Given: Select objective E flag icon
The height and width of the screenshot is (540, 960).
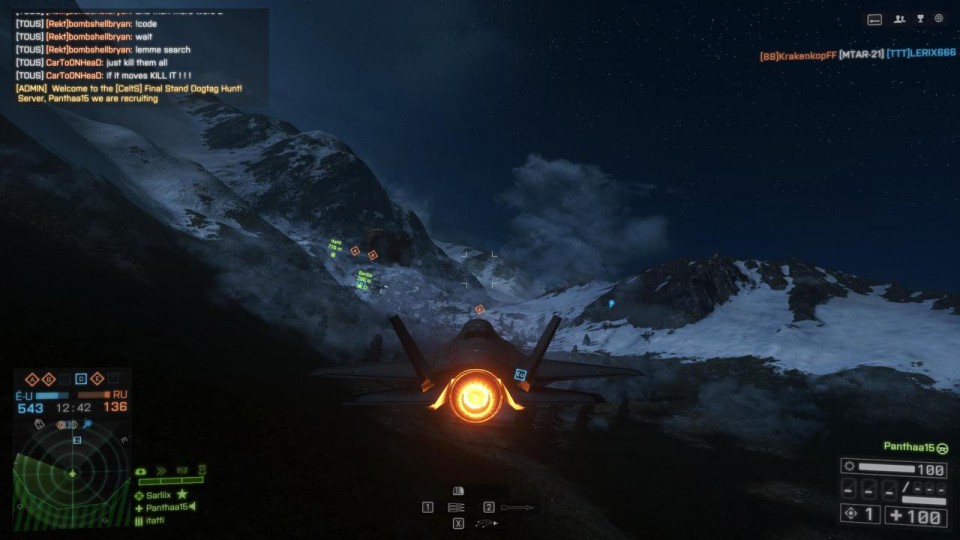Looking at the screenshot, I should pyautogui.click(x=97, y=379).
